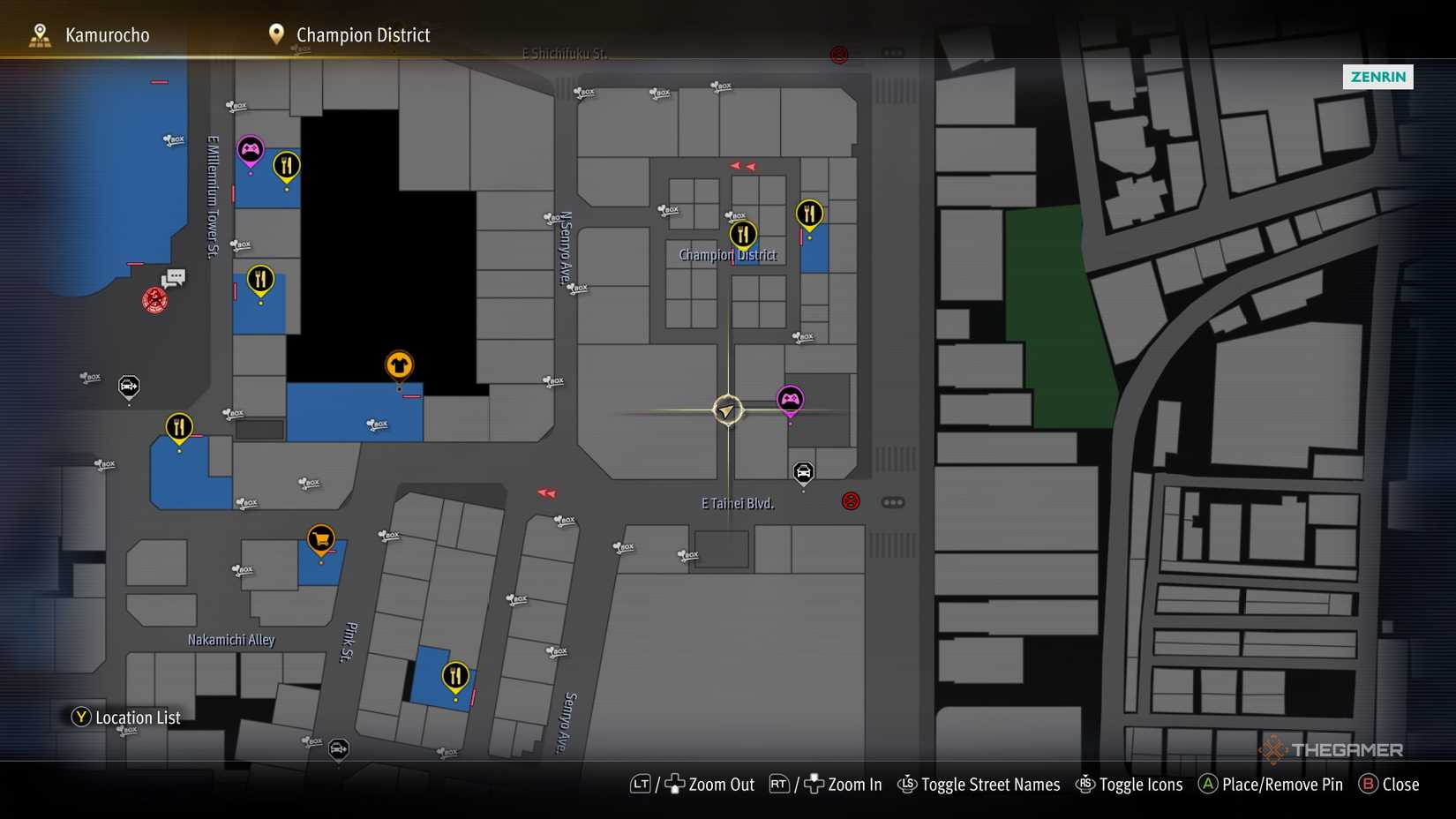Select the orange clothing shop icon
The width and height of the screenshot is (1456, 819).
(398, 364)
